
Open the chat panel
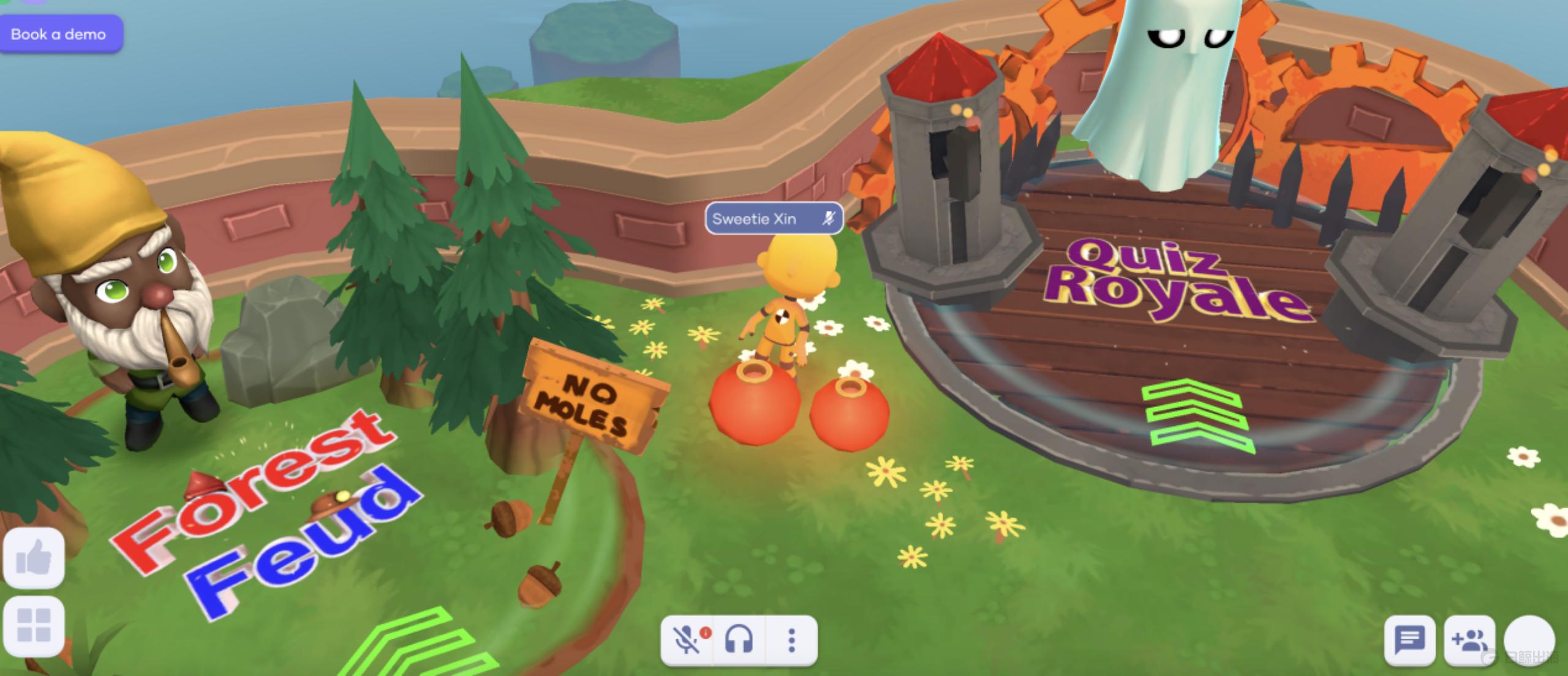(1409, 641)
